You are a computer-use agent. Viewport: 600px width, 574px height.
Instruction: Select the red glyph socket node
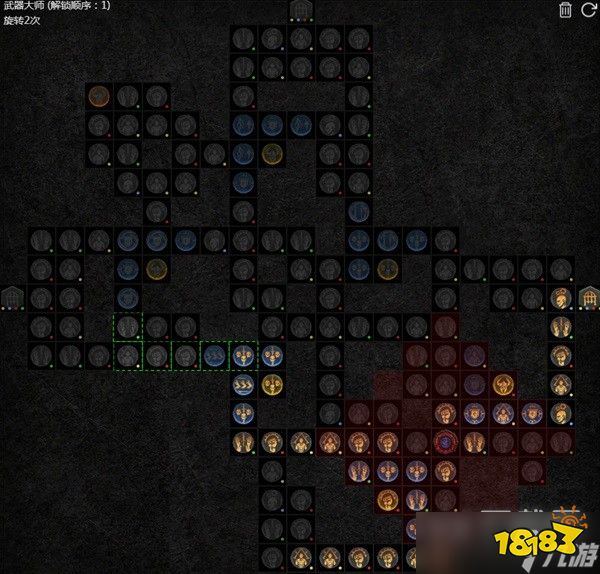click(445, 441)
